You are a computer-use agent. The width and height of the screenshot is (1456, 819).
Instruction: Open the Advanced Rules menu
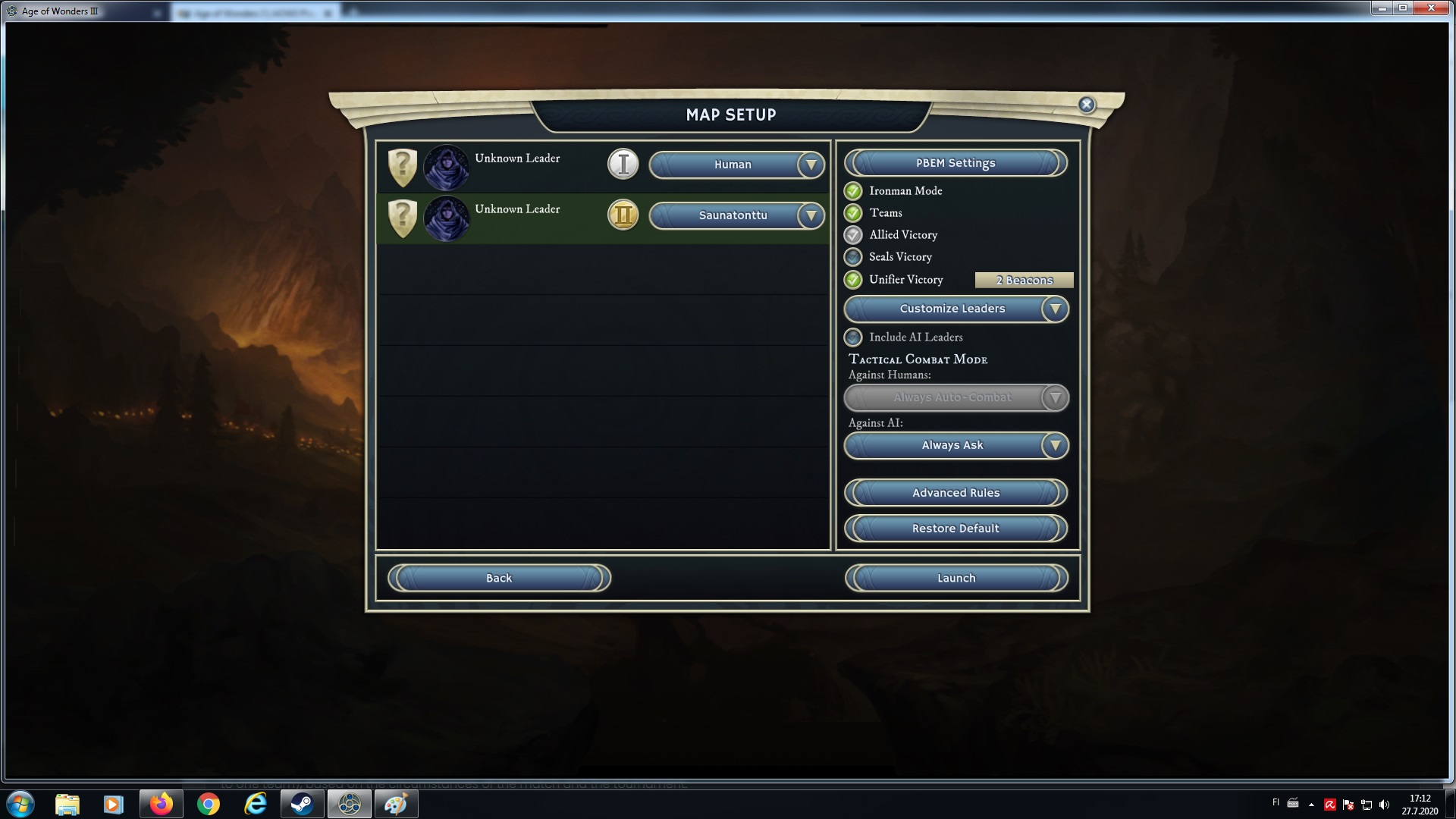pyautogui.click(x=955, y=493)
